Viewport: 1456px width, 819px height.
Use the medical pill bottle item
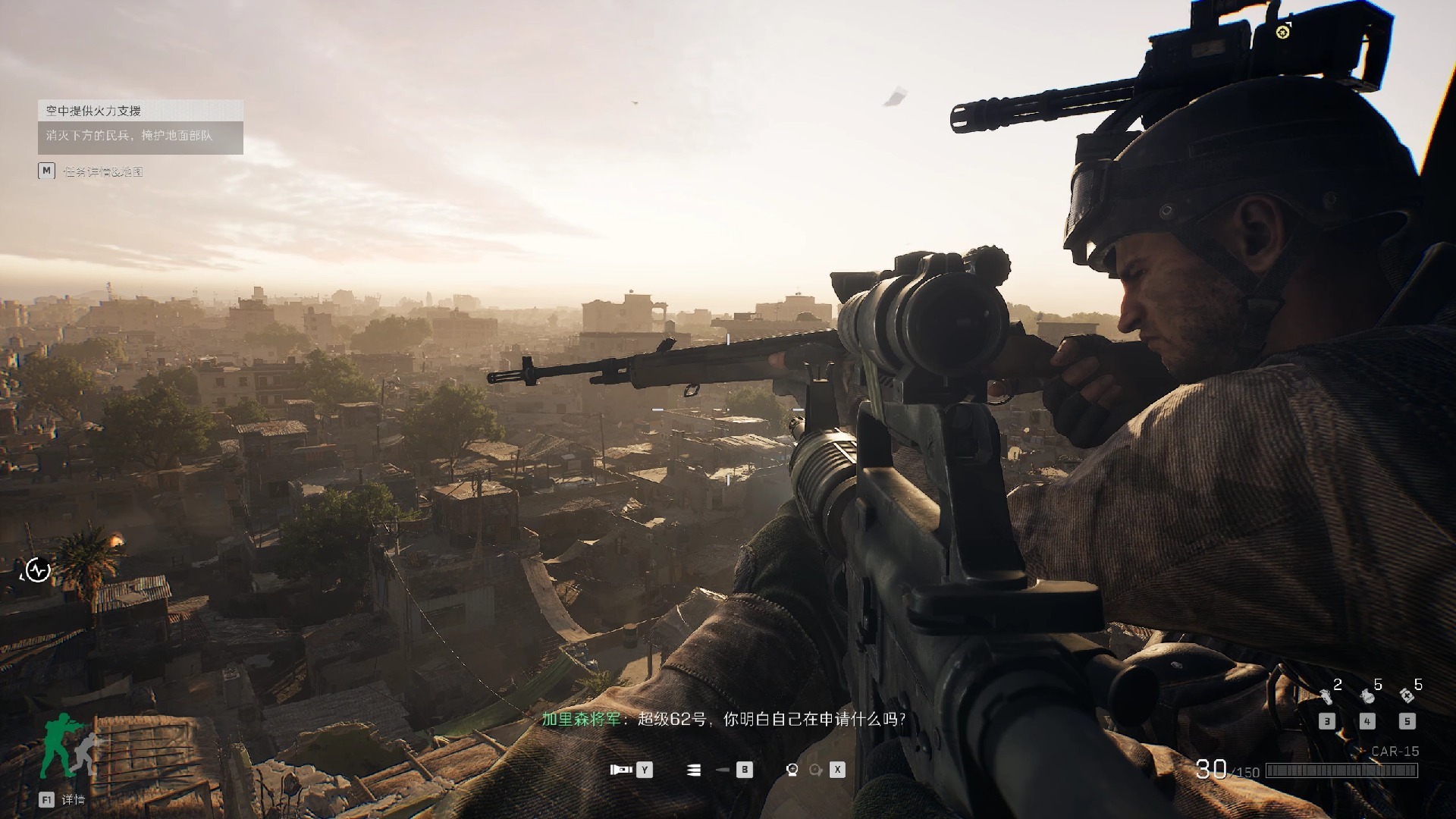(1407, 695)
